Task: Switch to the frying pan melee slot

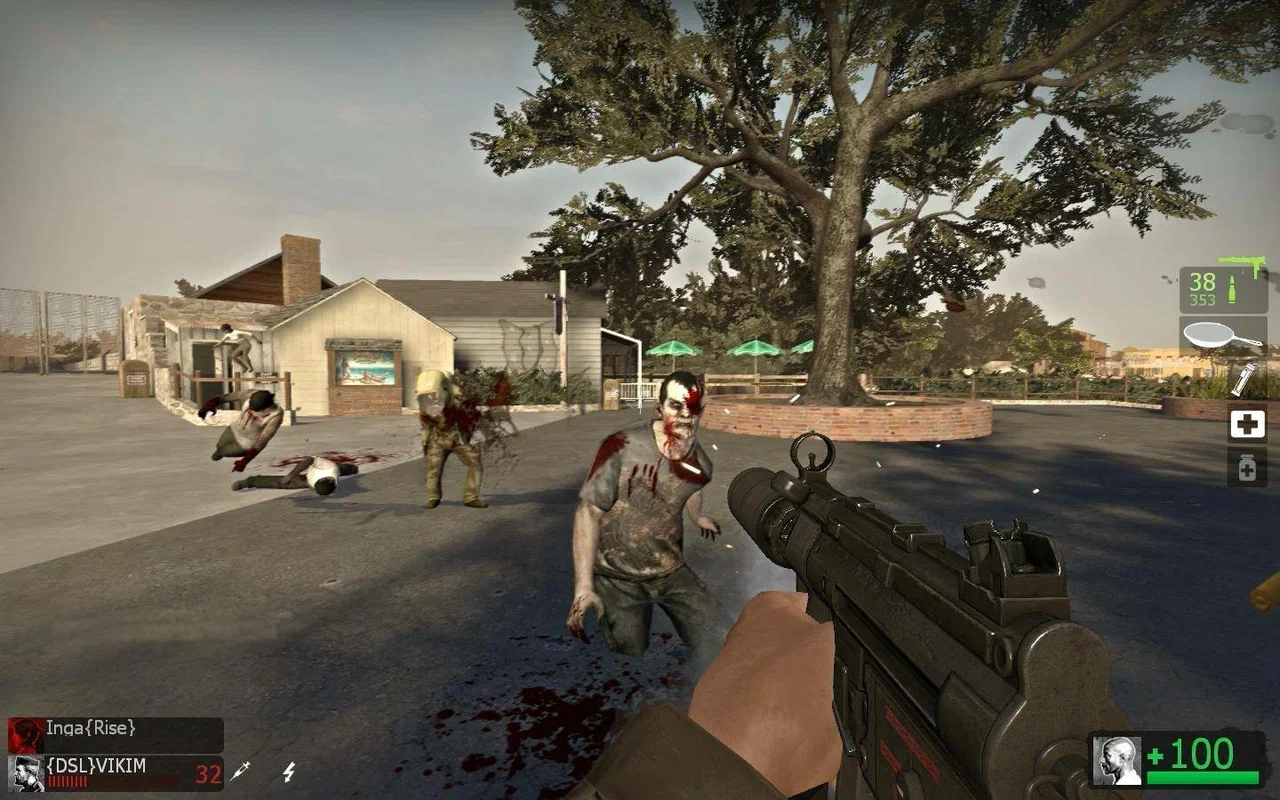Action: point(1223,336)
